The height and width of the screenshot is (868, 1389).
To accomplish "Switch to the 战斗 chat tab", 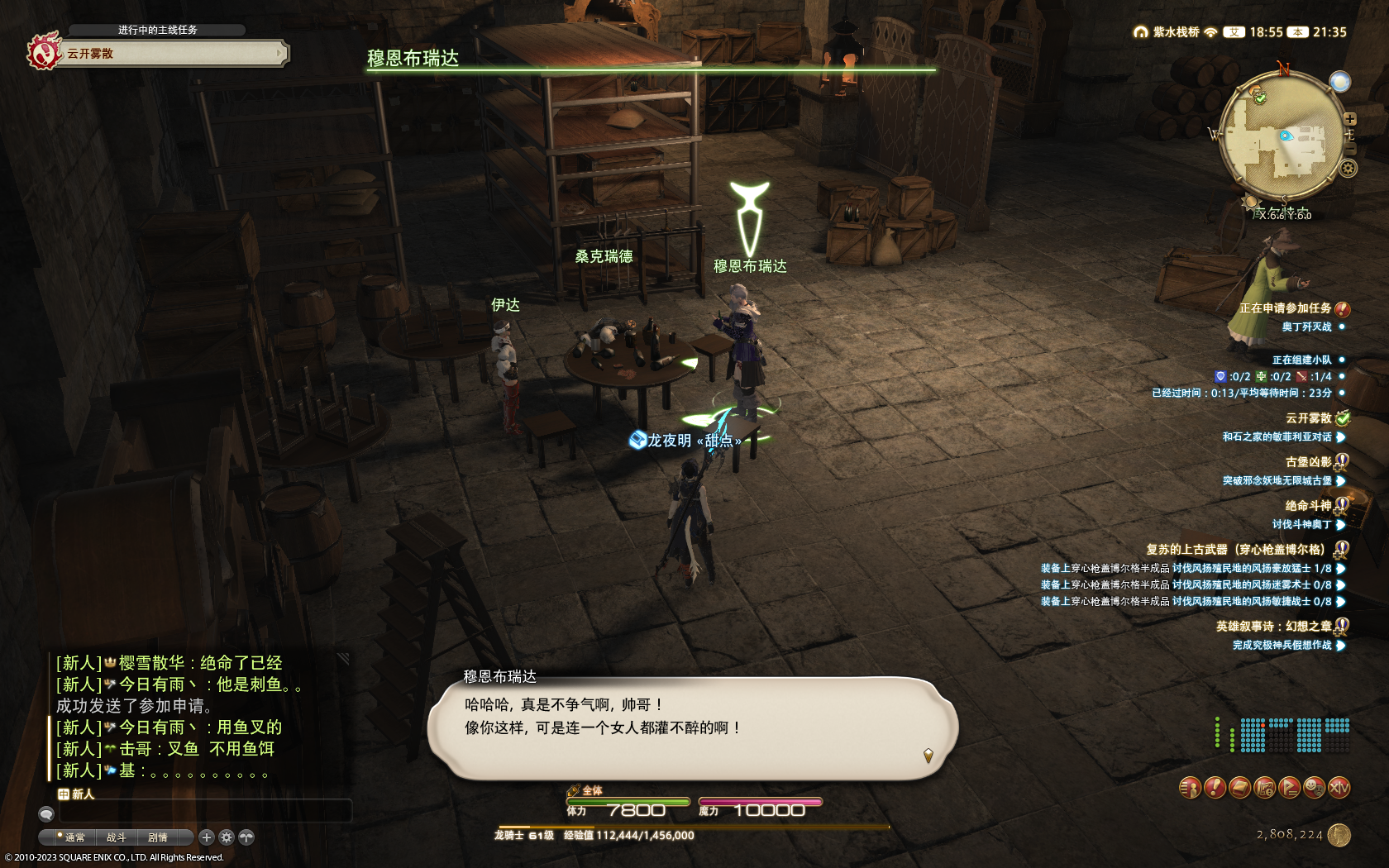I will pyautogui.click(x=116, y=837).
